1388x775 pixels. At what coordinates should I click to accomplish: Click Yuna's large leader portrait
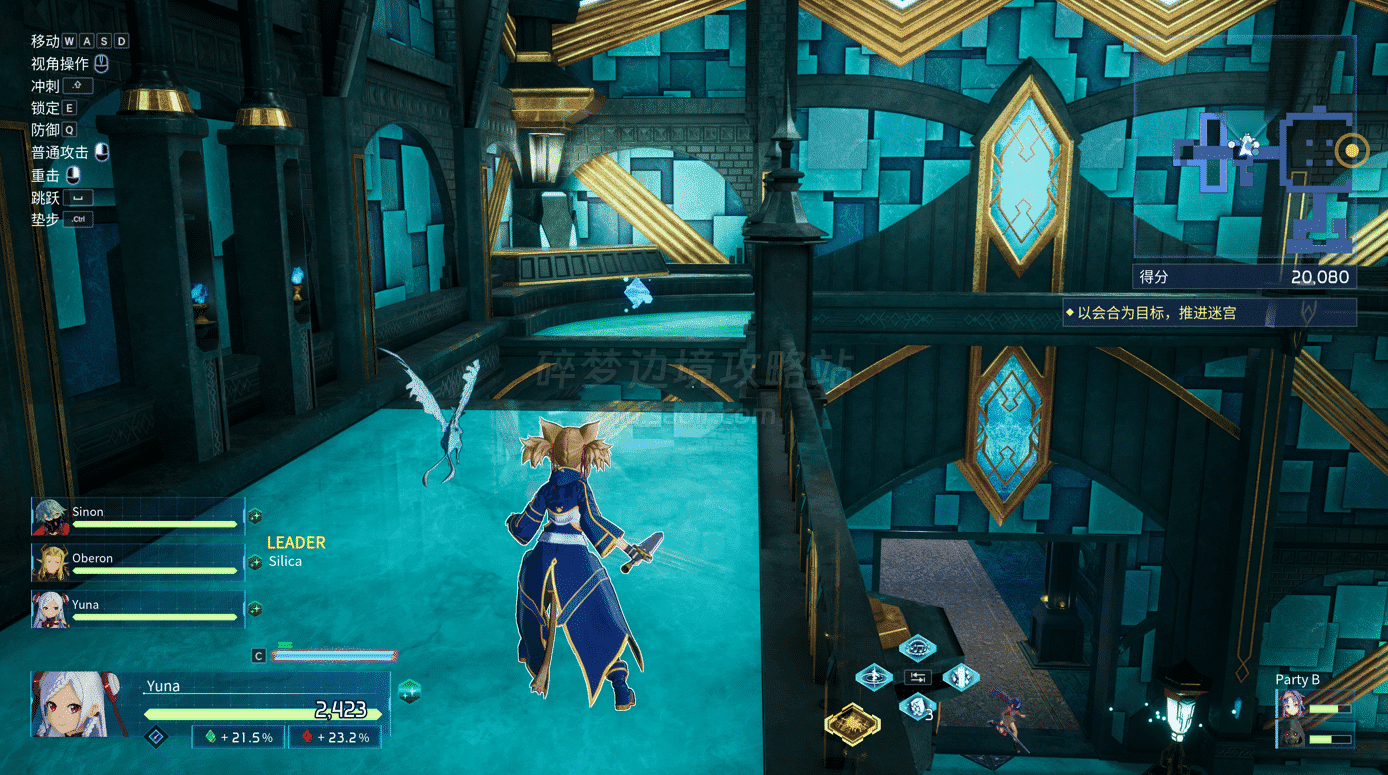click(71, 703)
